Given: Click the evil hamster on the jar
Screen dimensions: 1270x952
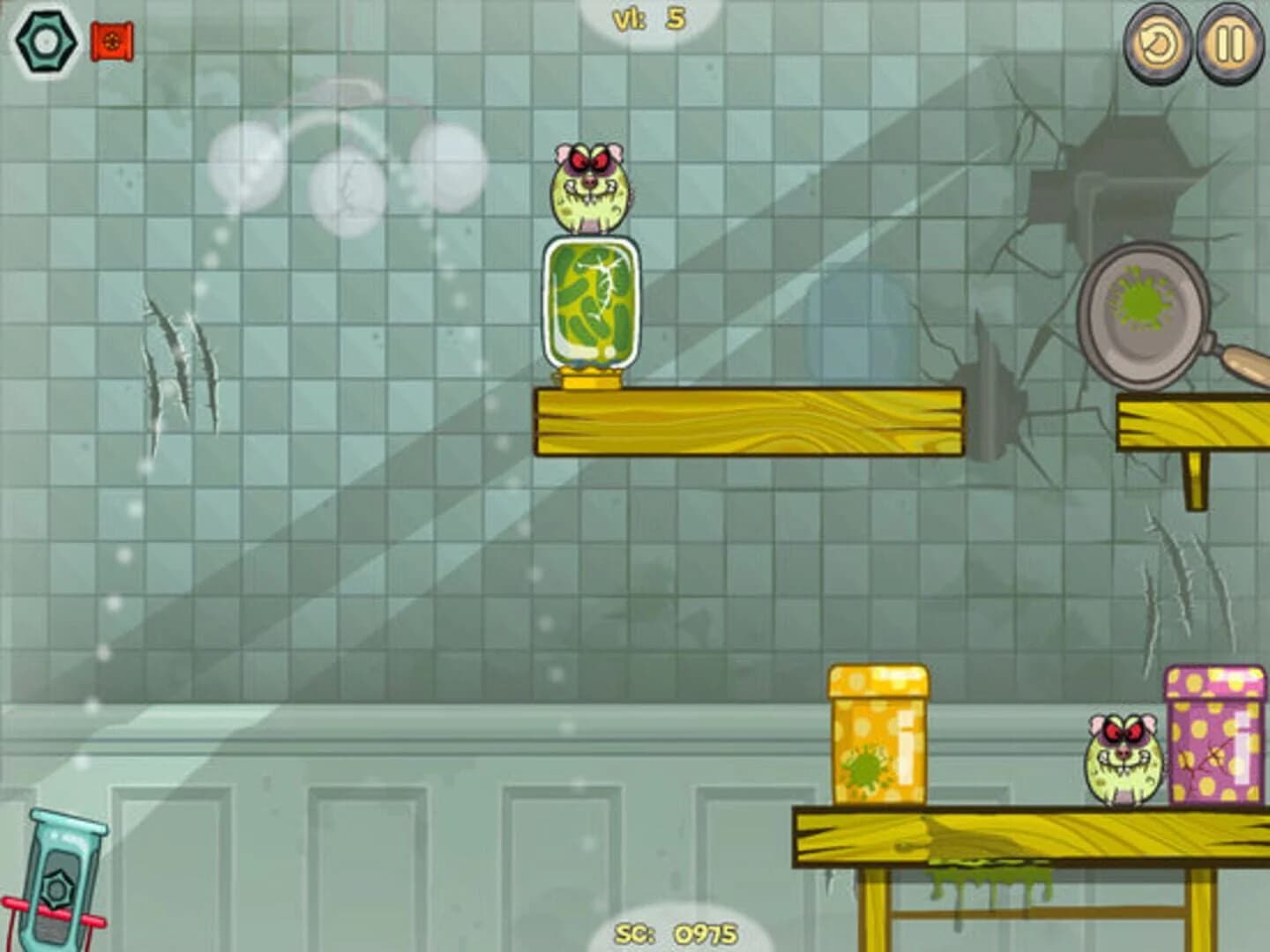Looking at the screenshot, I should point(591,185).
